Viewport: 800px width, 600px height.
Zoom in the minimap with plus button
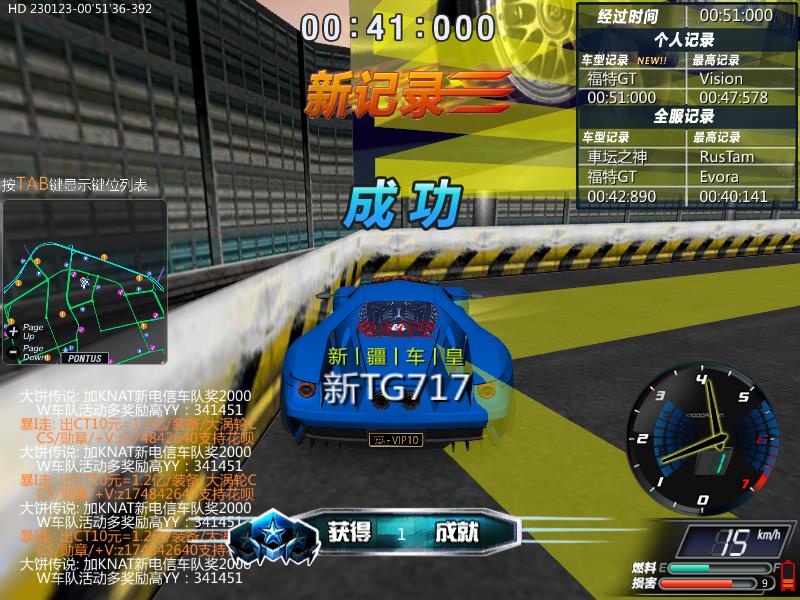coord(12,331)
